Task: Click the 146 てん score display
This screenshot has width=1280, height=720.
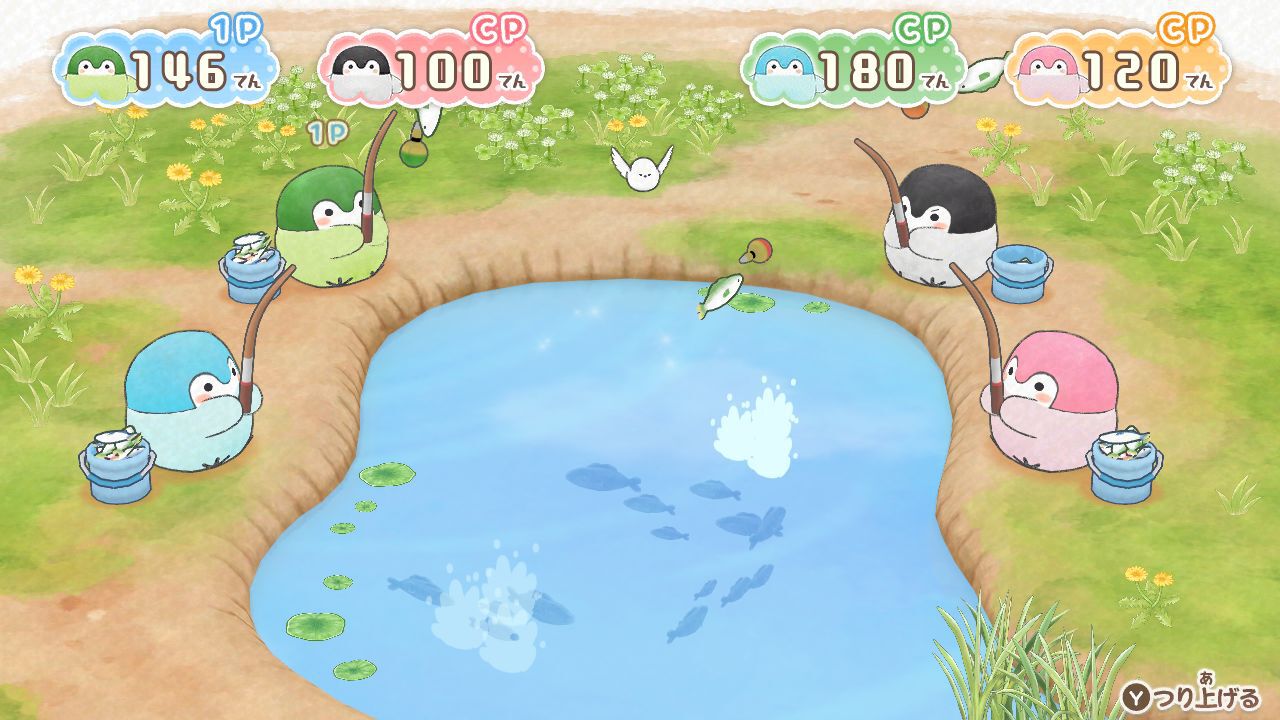Action: click(190, 66)
